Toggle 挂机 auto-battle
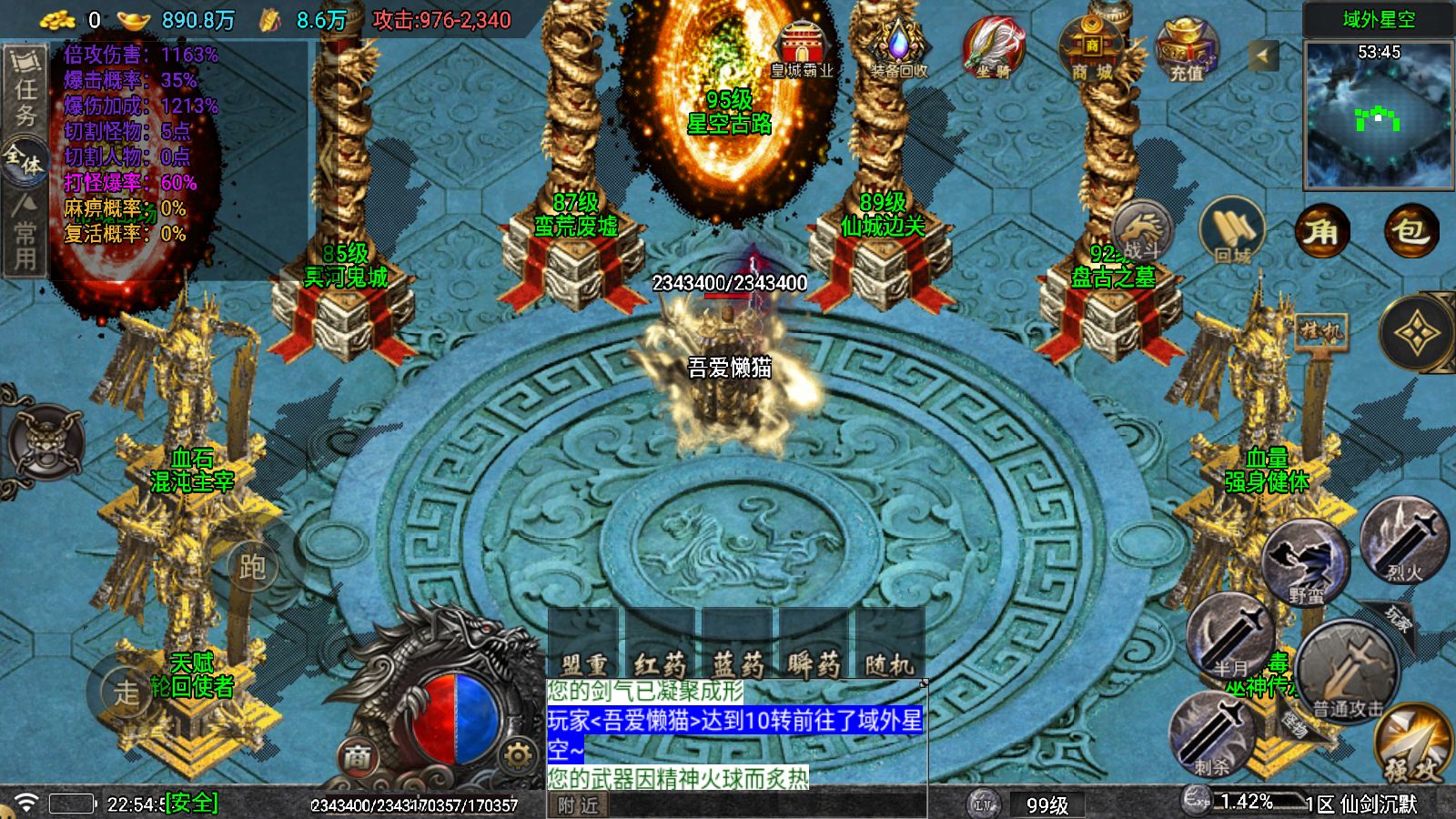Image resolution: width=1456 pixels, height=819 pixels. (x=1319, y=331)
